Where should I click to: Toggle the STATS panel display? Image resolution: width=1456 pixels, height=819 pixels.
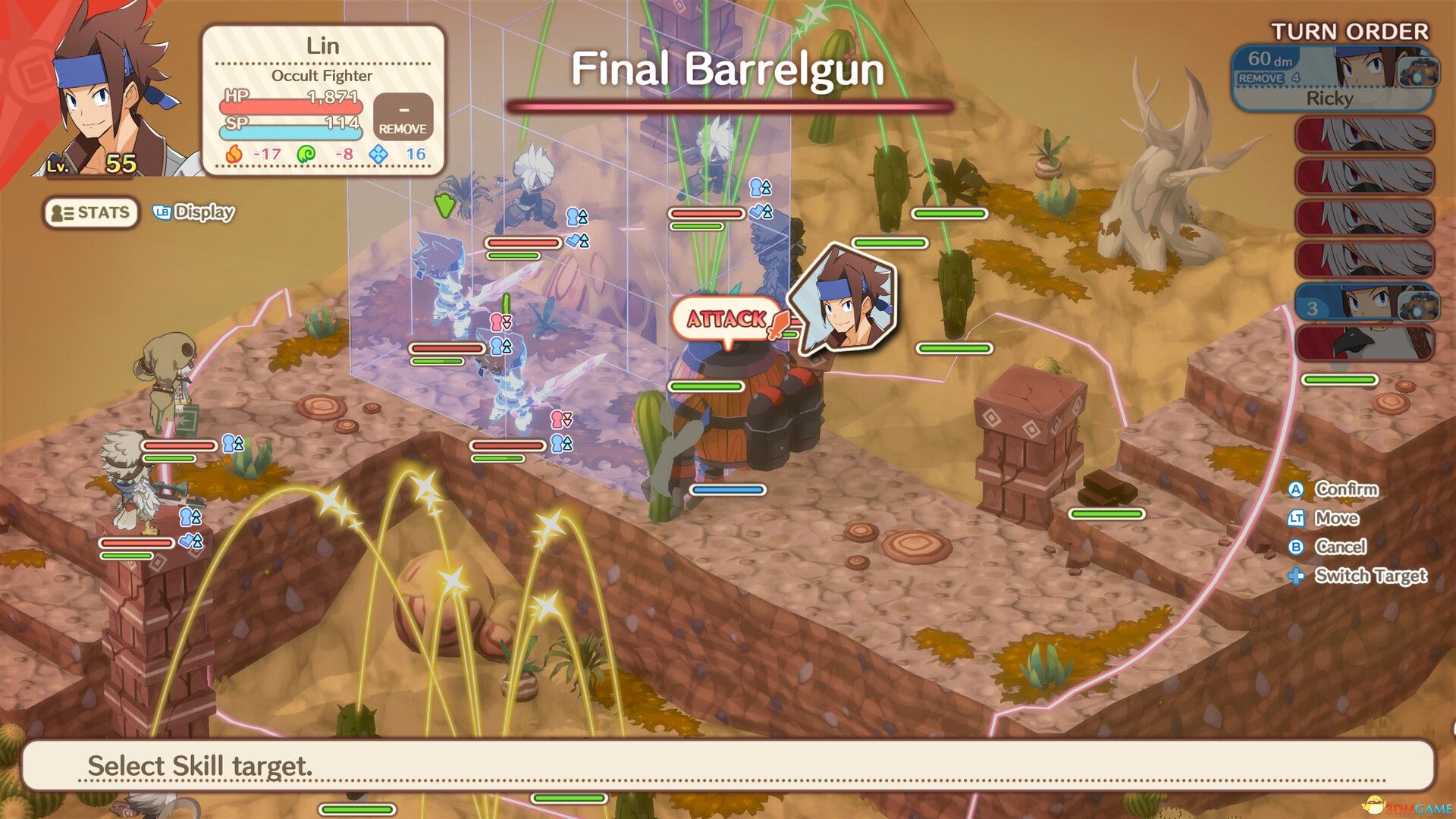91,215
